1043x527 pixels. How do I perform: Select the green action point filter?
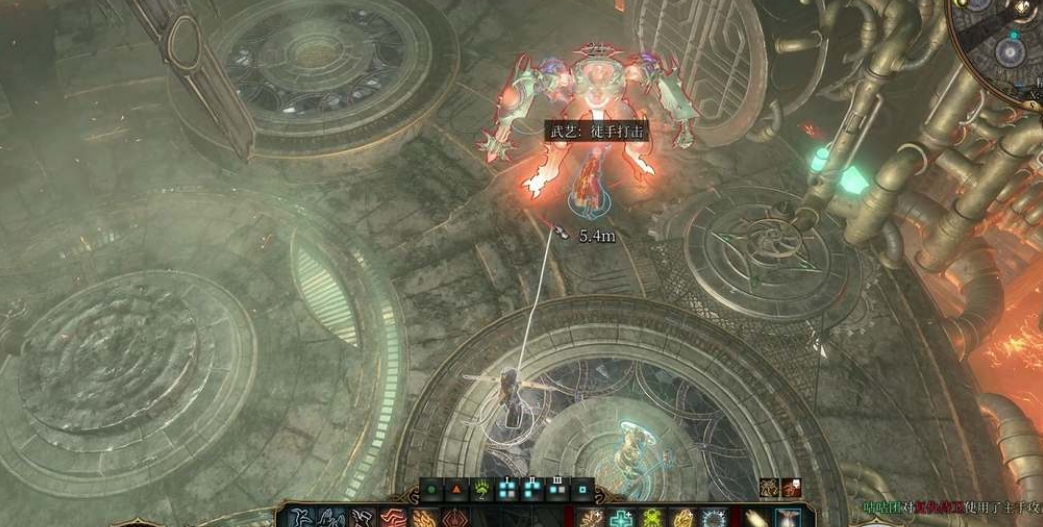point(431,490)
